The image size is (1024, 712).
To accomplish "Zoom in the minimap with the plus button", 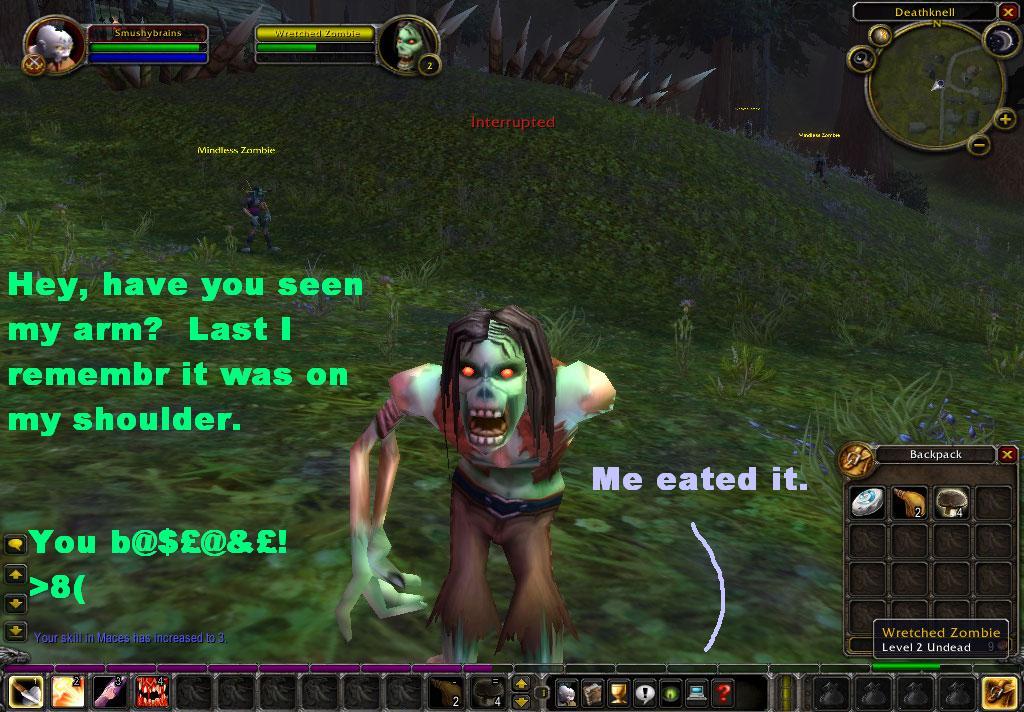I will (x=1005, y=121).
